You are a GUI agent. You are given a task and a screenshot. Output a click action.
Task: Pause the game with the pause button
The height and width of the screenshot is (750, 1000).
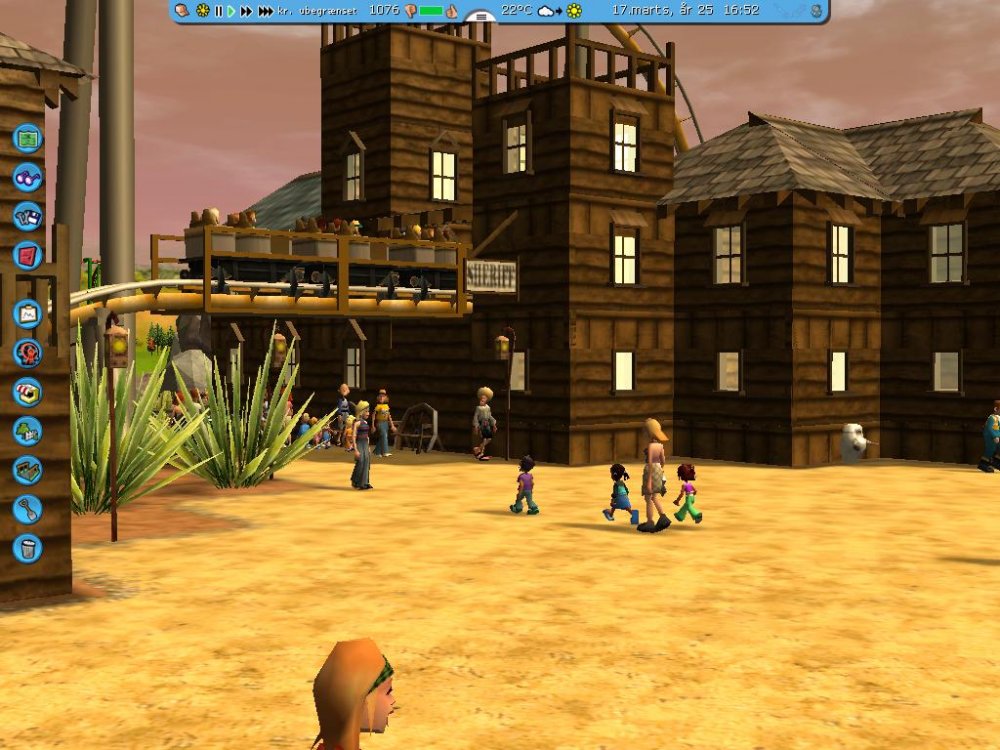218,11
